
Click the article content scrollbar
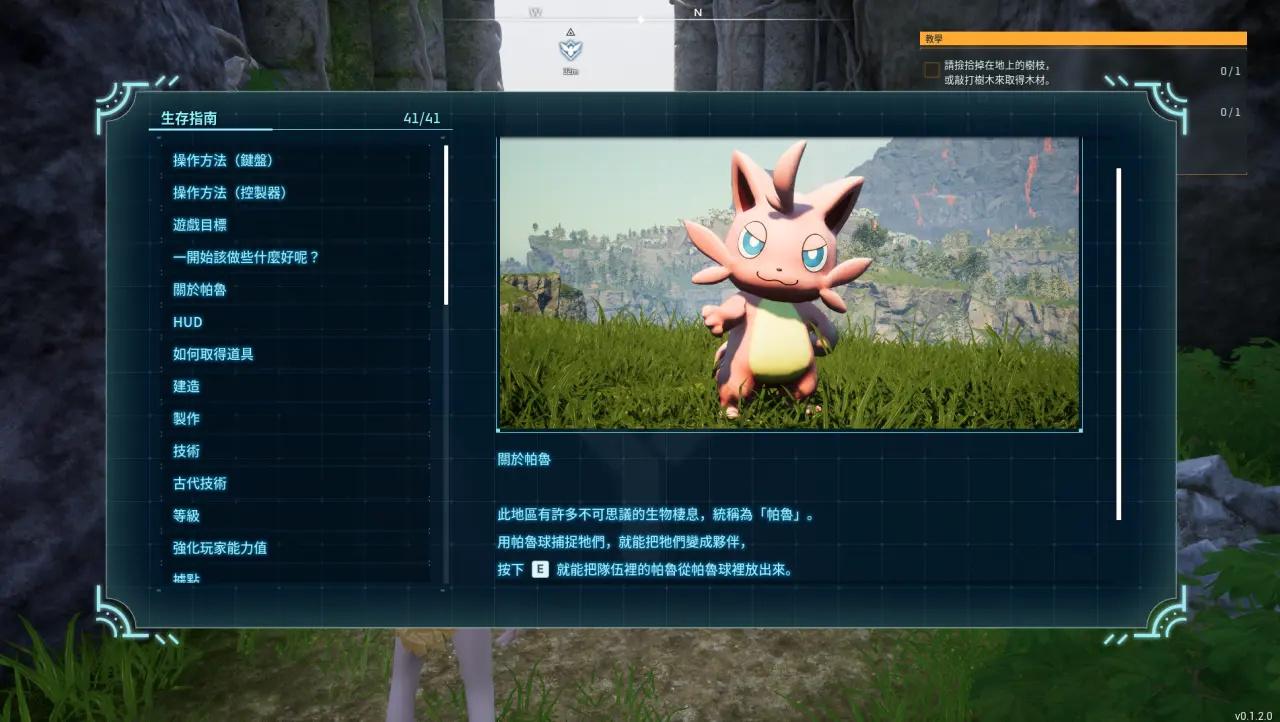1118,344
